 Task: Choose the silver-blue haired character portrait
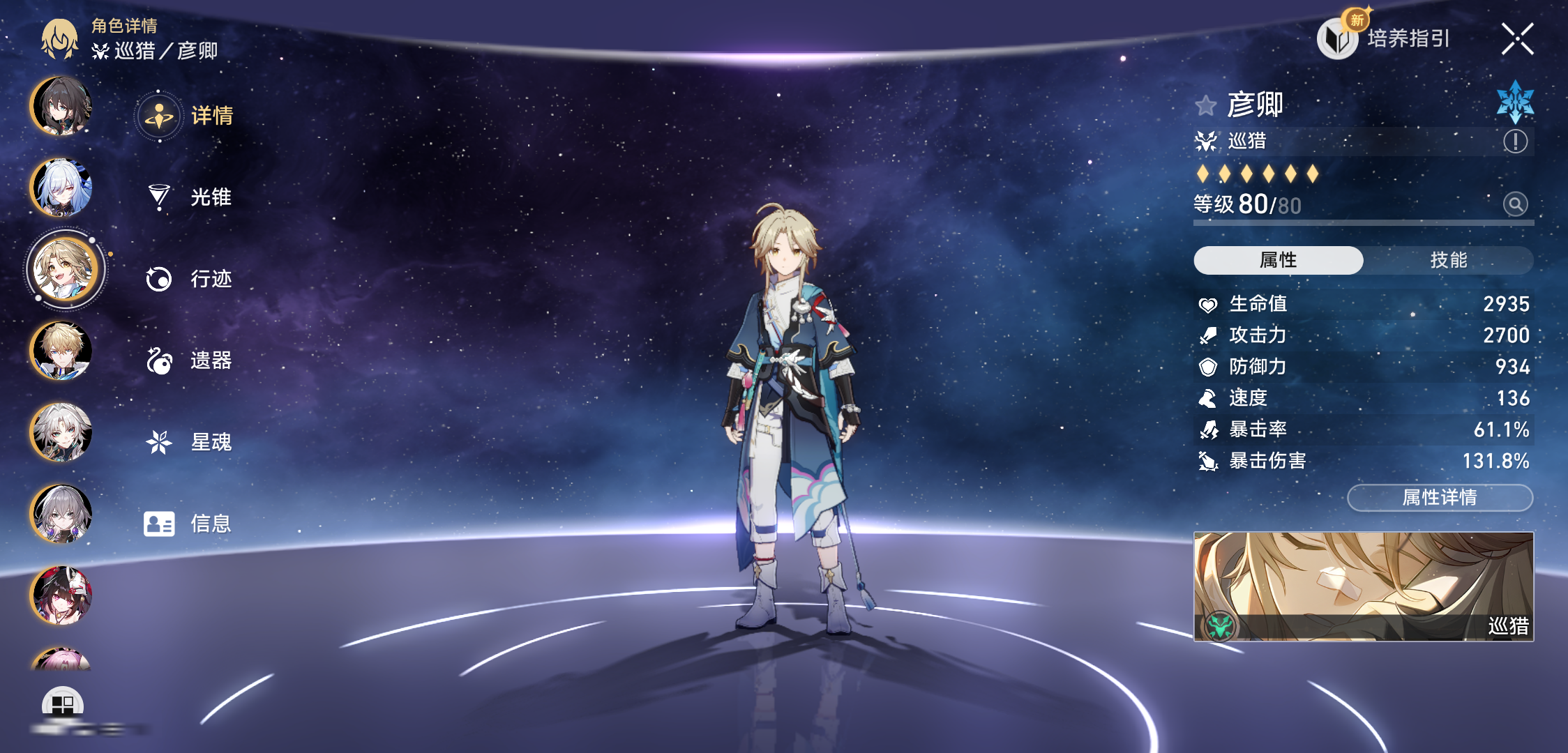(61, 188)
